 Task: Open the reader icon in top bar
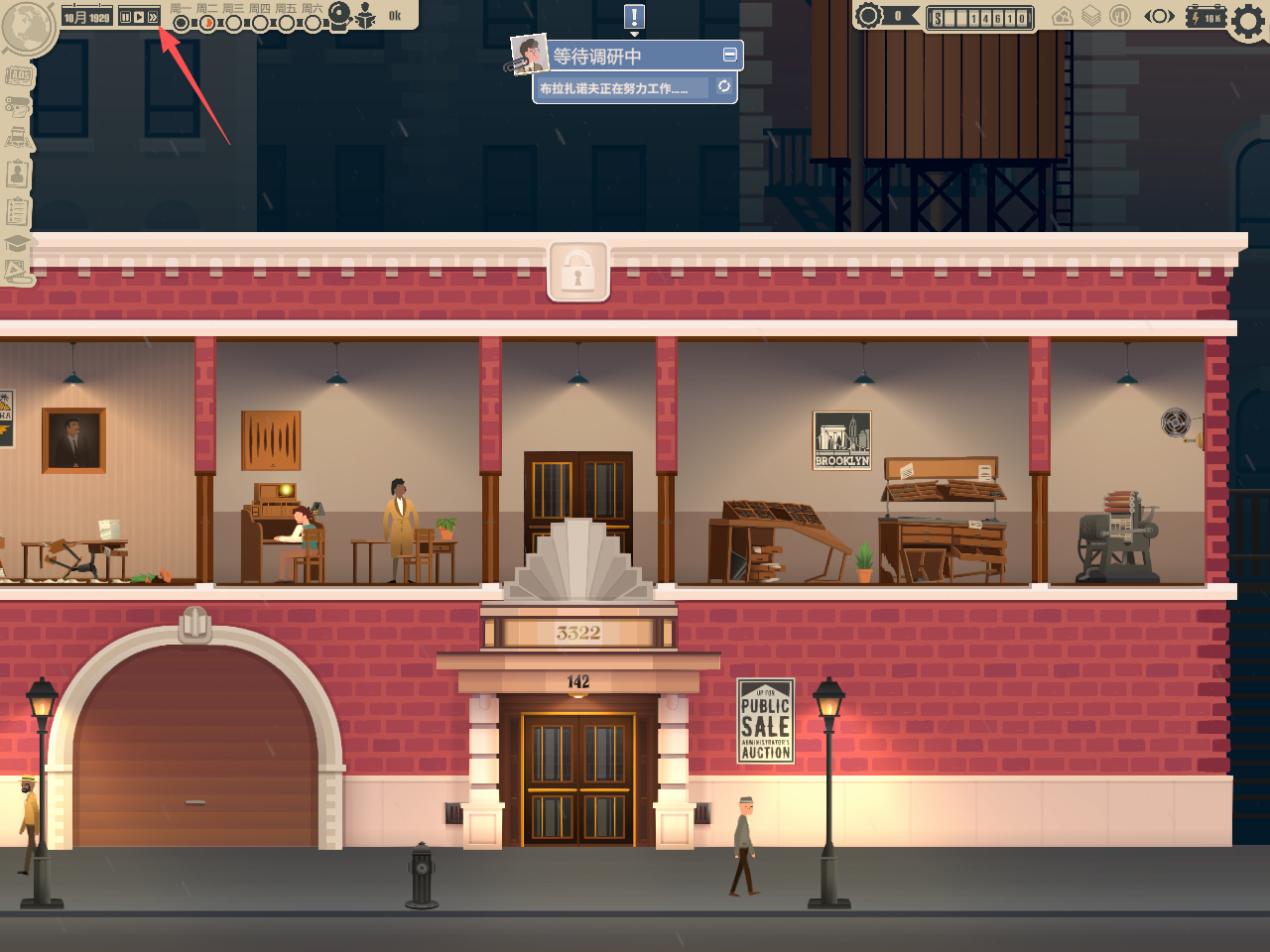tap(366, 15)
